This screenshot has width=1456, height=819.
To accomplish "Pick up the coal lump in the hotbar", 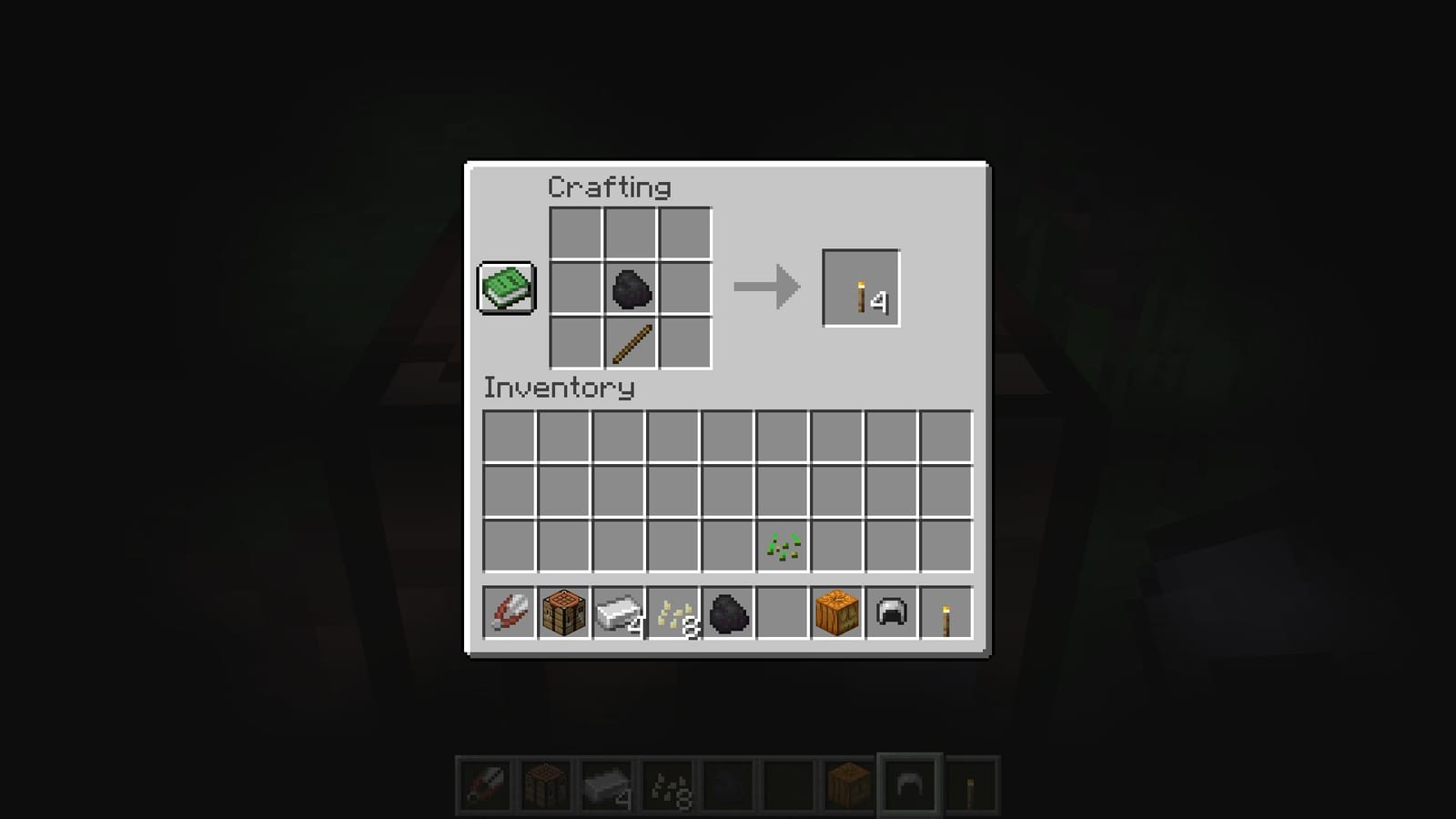I will (727, 614).
